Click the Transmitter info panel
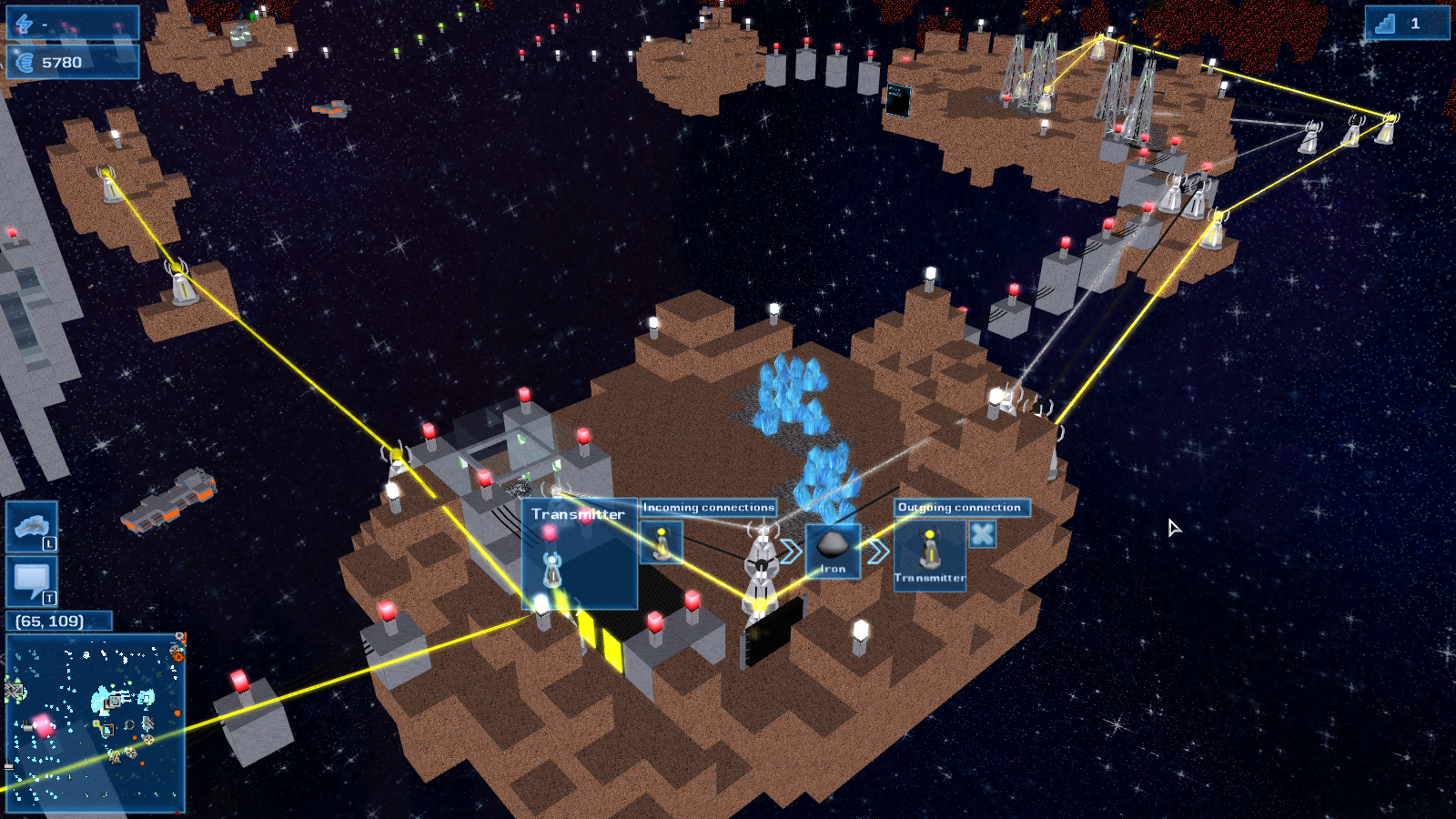This screenshot has height=819, width=1456. pos(579,553)
